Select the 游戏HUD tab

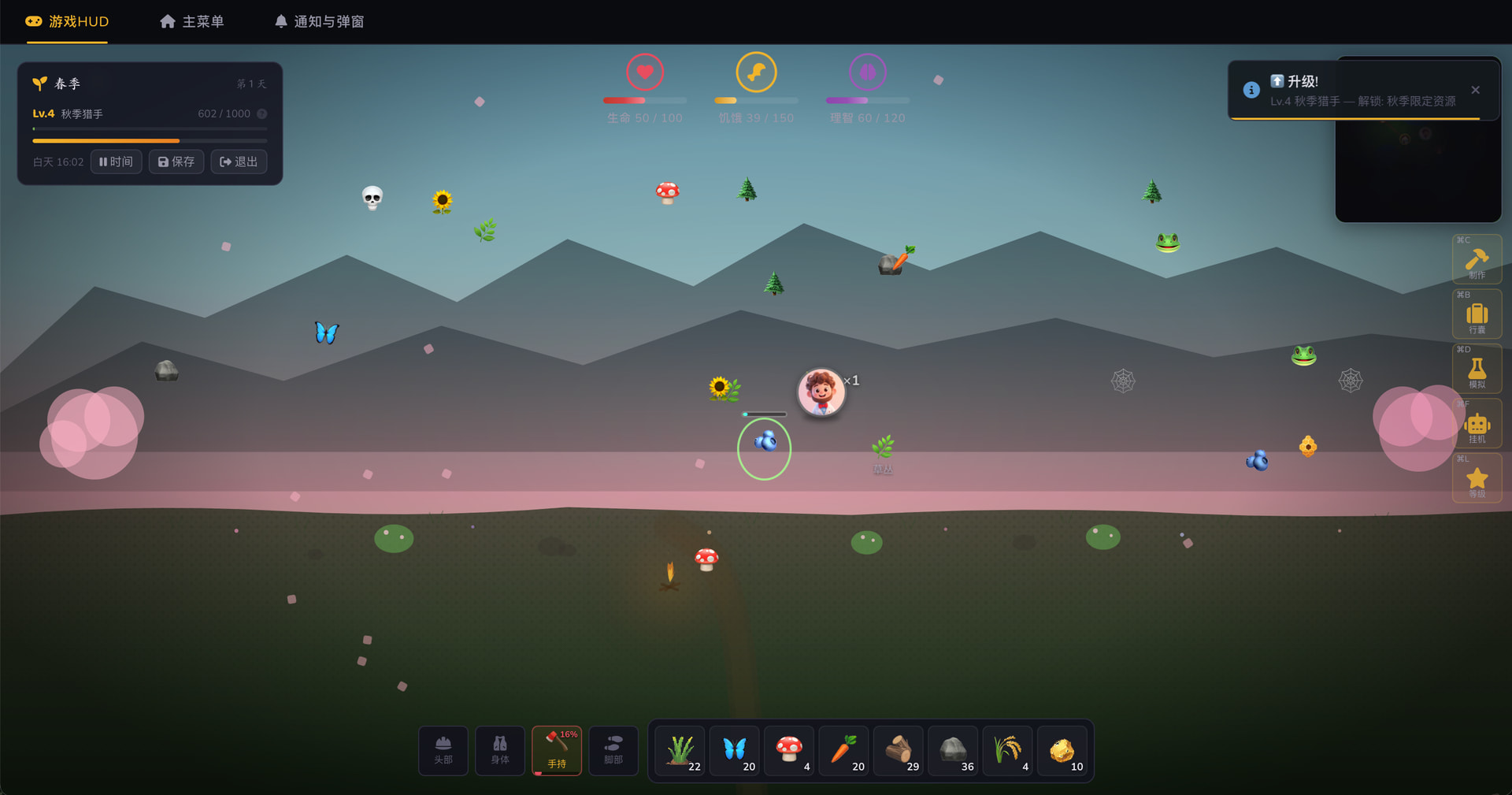(x=68, y=21)
